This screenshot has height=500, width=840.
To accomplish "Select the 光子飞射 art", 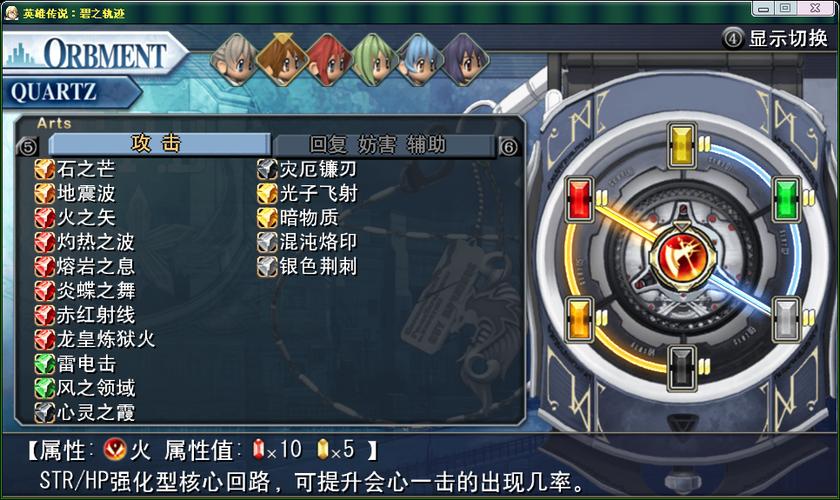I will (317, 193).
